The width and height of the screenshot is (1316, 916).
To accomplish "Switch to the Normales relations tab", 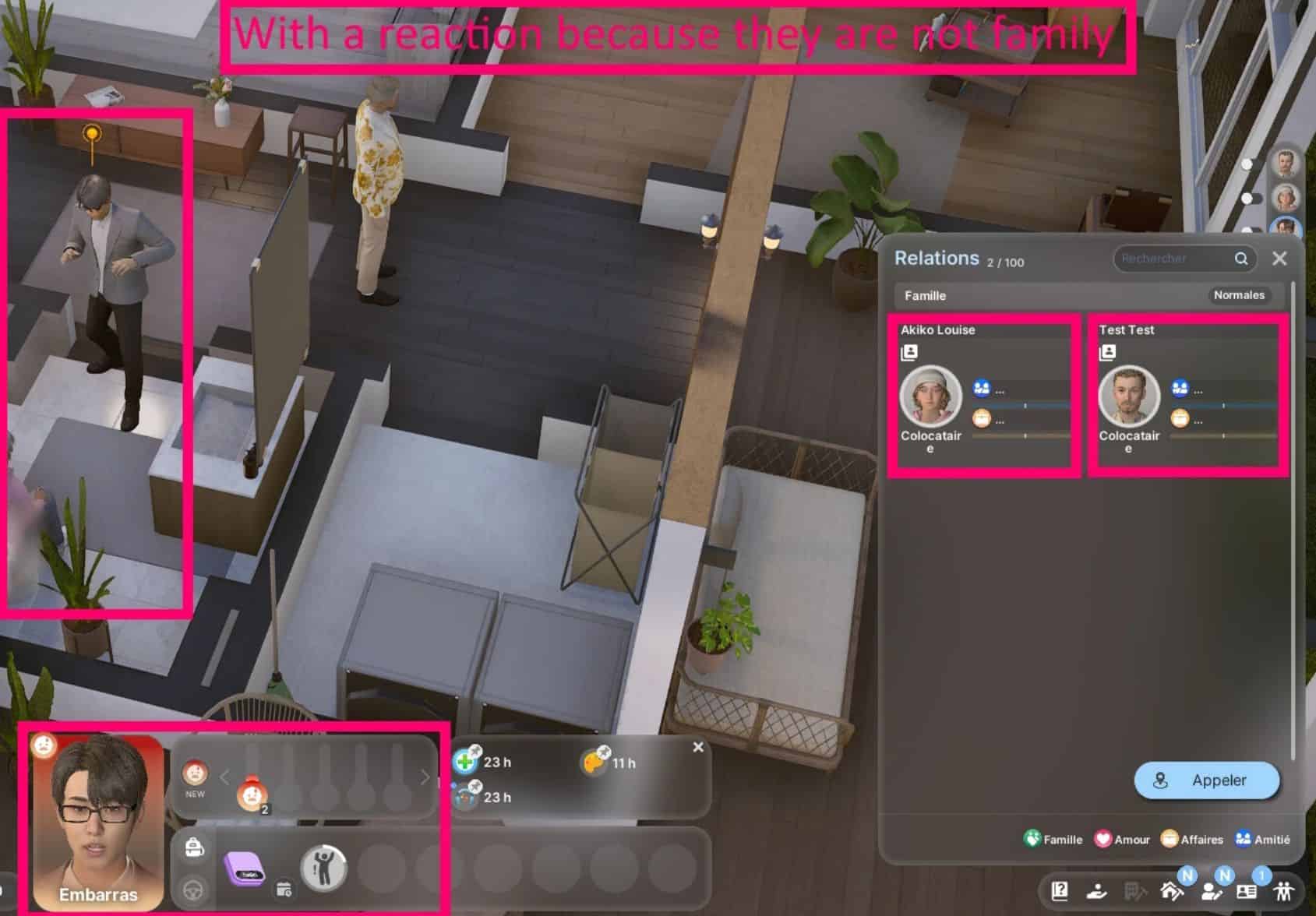I will click(x=1239, y=295).
